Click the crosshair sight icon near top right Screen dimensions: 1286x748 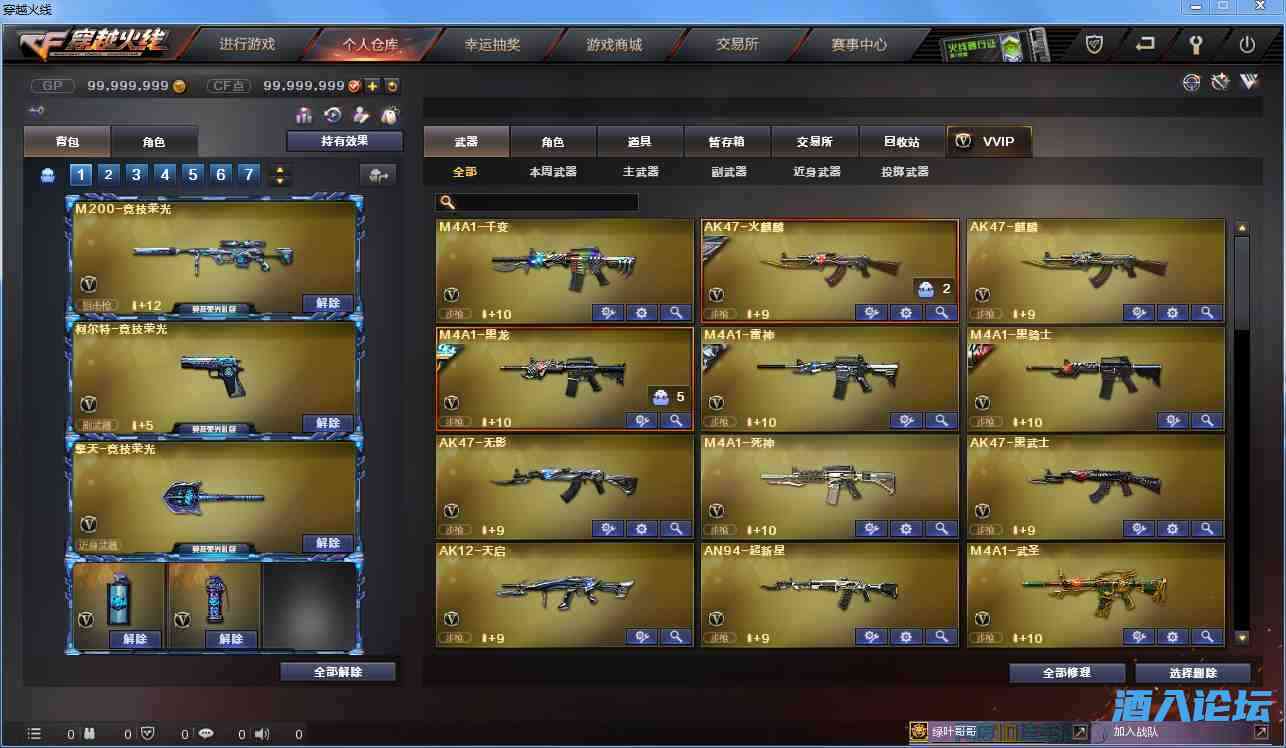[1192, 82]
